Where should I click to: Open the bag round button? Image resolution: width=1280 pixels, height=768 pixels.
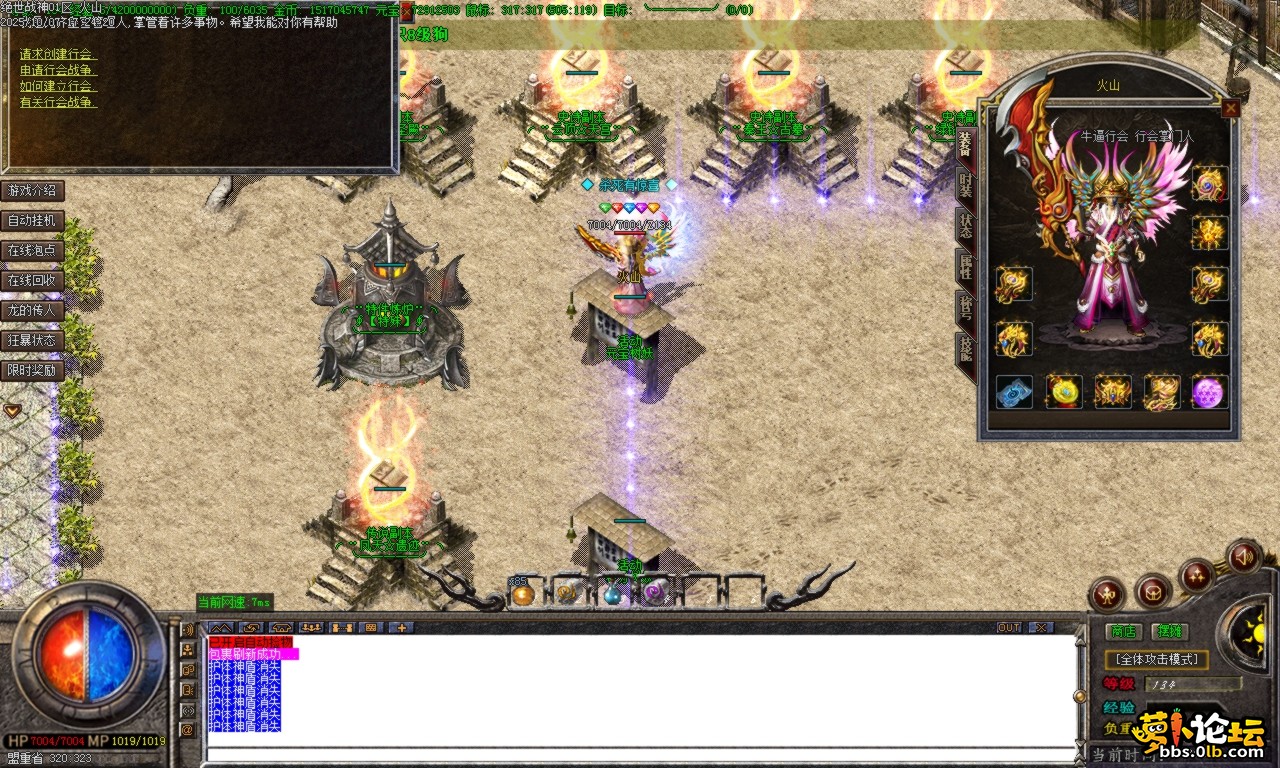point(1153,590)
